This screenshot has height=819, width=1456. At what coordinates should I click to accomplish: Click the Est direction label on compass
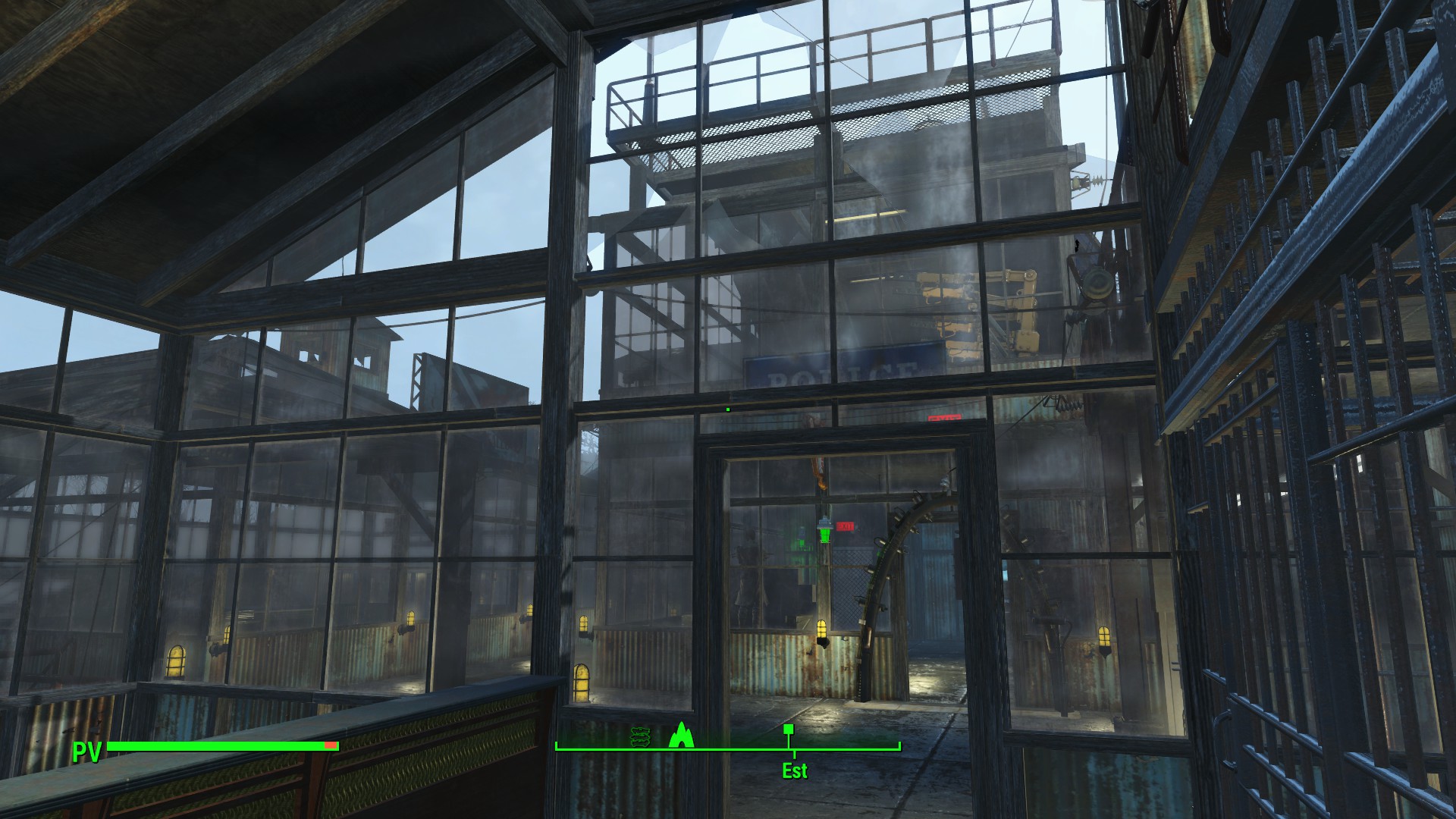[x=795, y=771]
